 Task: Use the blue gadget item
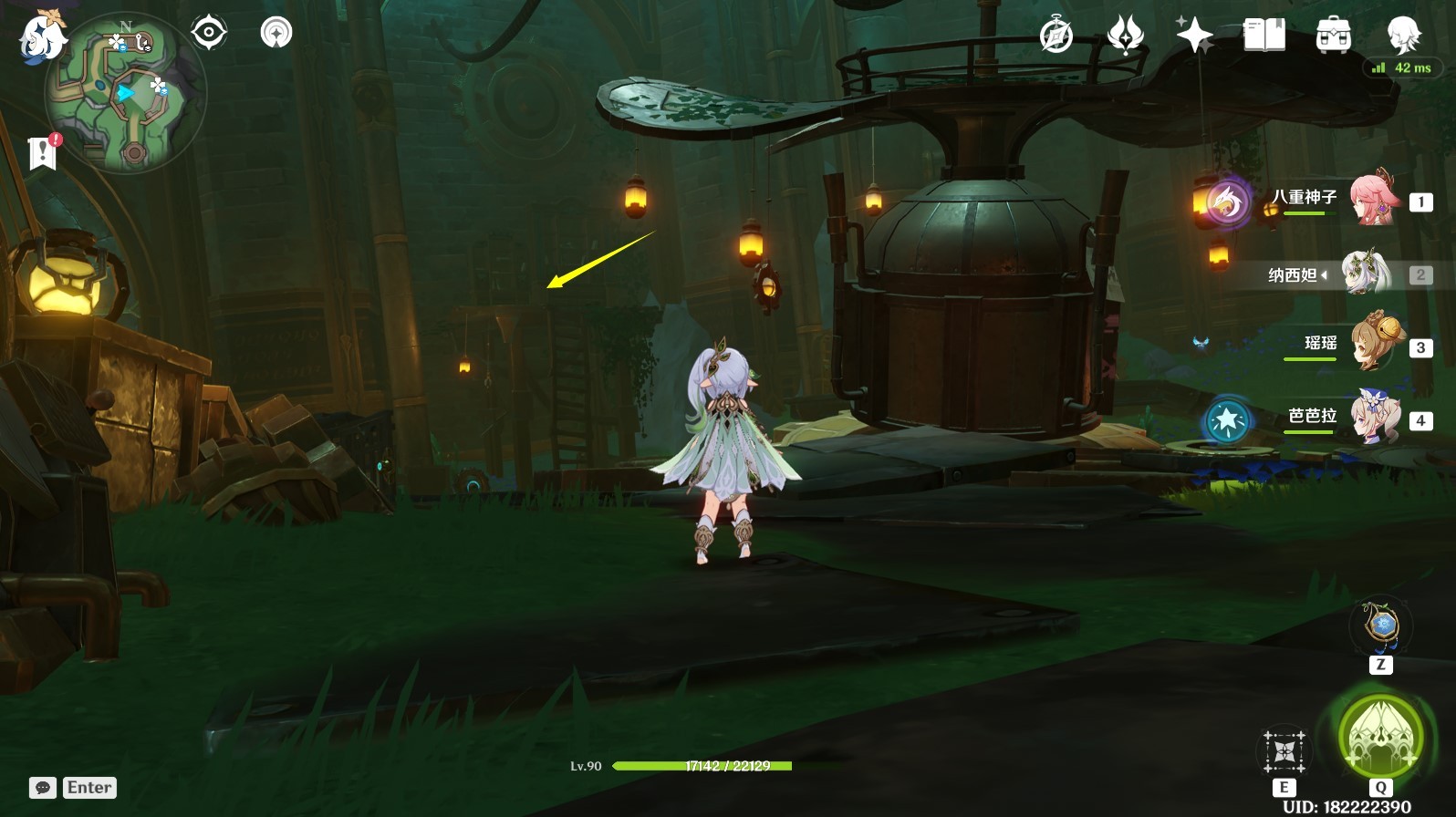click(x=1381, y=626)
